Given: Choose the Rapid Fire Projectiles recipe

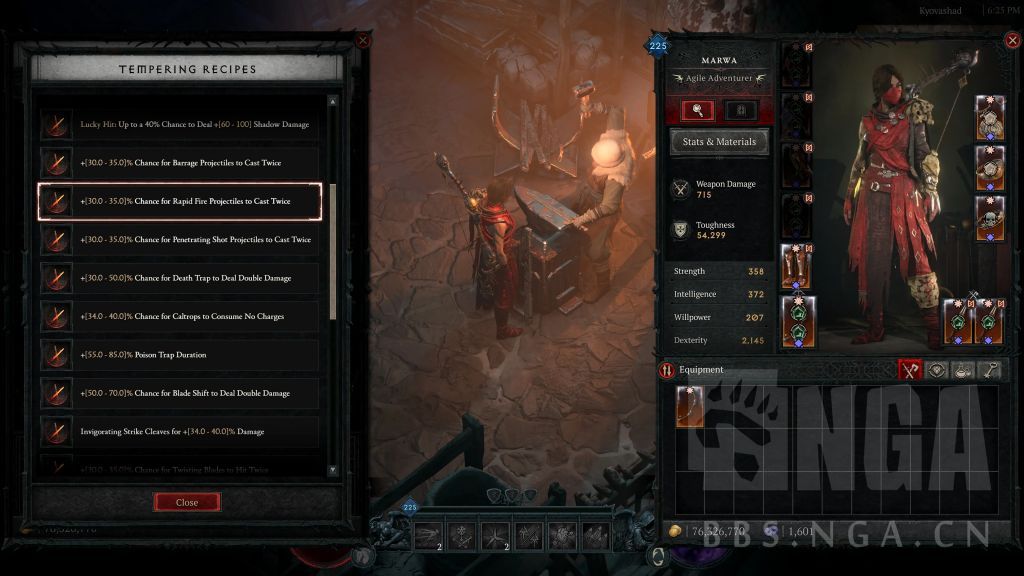Looking at the screenshot, I should [x=180, y=201].
